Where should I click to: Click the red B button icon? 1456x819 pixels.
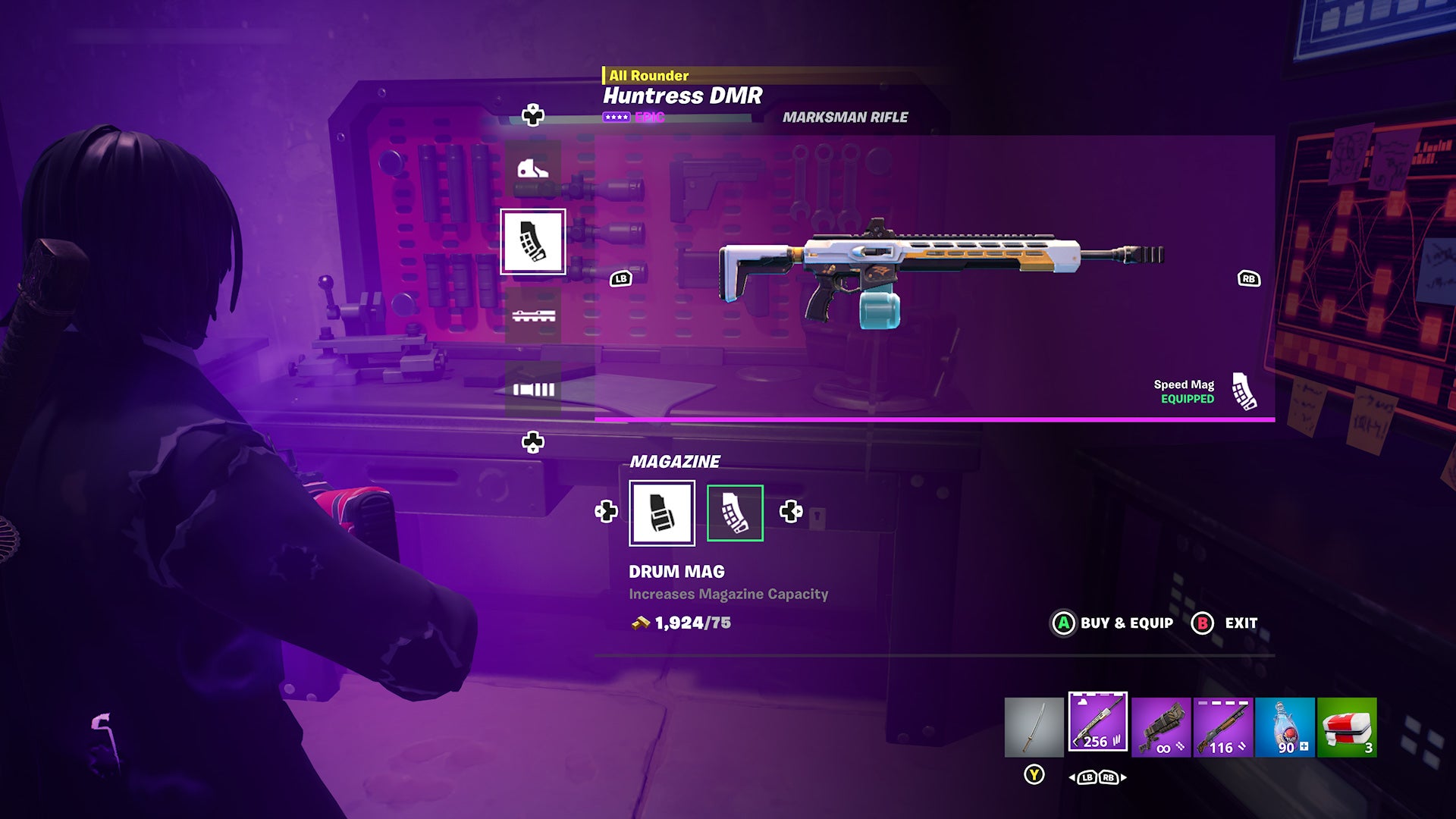(1203, 622)
